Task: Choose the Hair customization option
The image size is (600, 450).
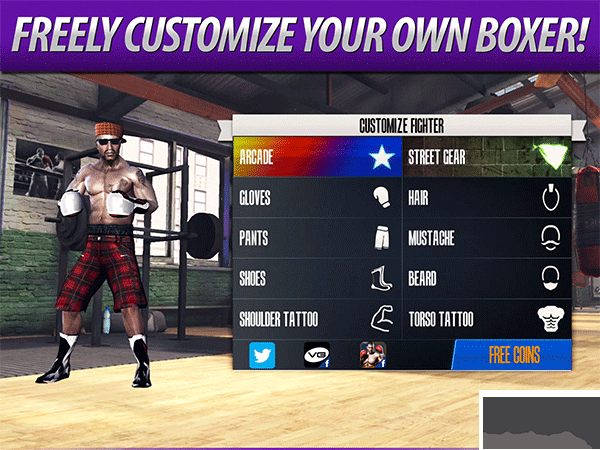Action: coord(487,198)
